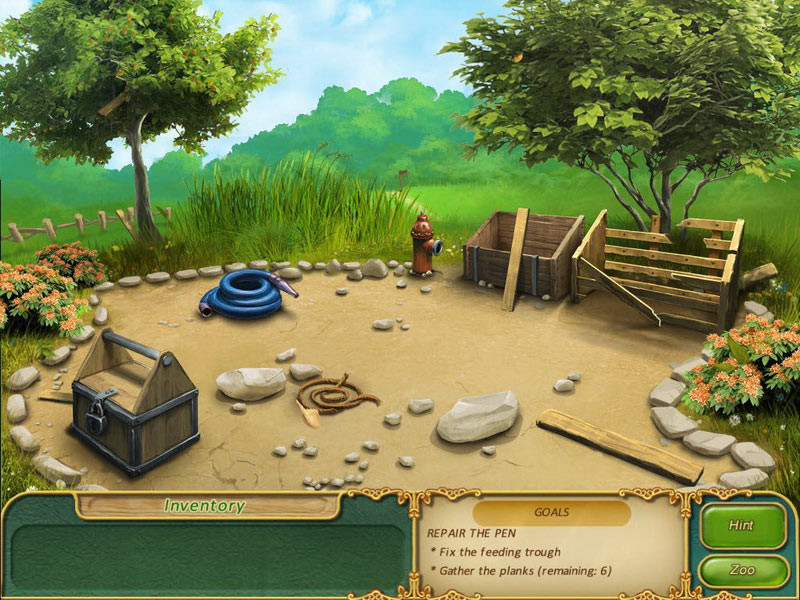This screenshot has width=800, height=600.
Task: Click the green Hint button
Action: 742,525
